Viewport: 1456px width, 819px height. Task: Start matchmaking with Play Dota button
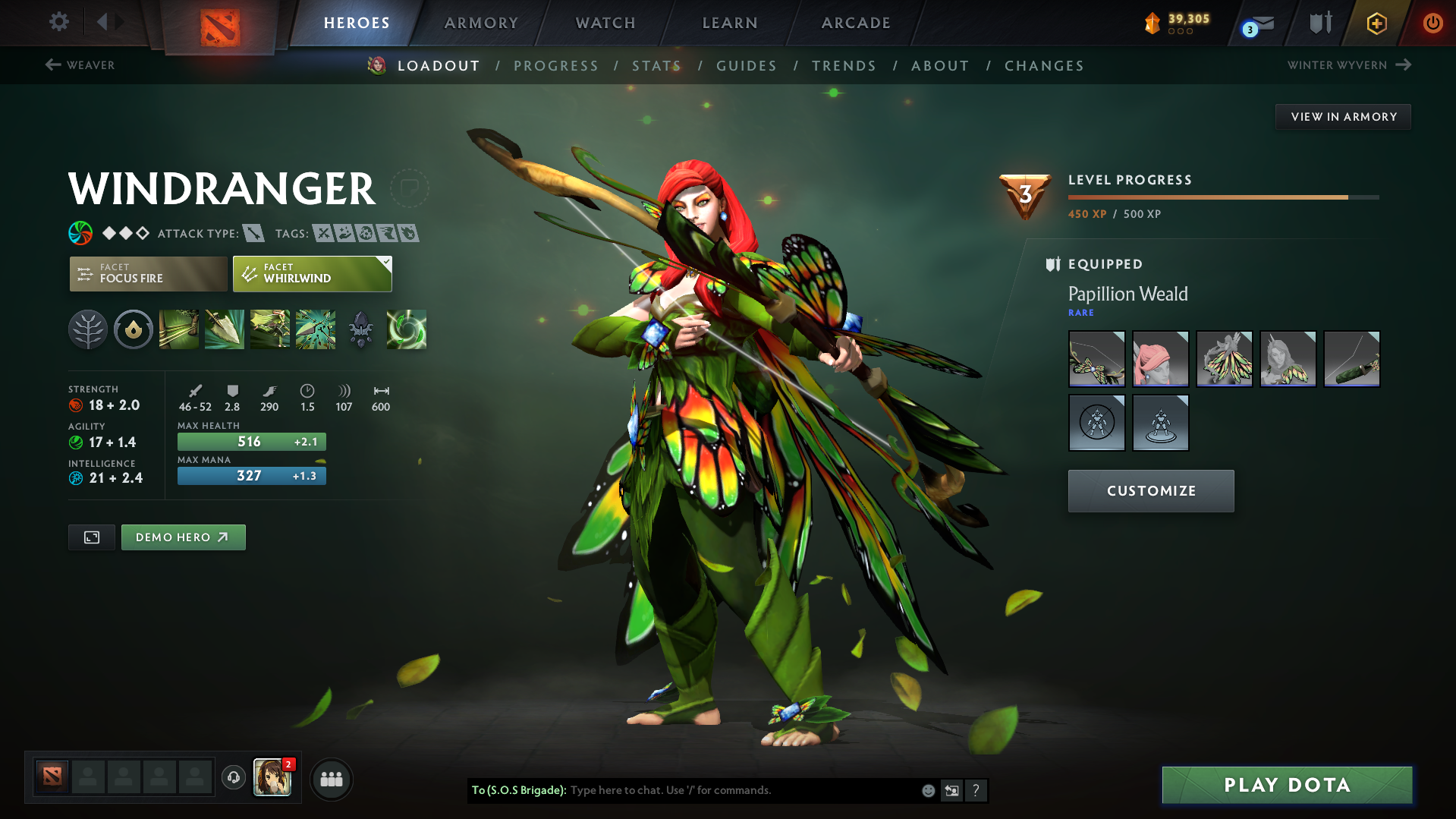click(1287, 785)
